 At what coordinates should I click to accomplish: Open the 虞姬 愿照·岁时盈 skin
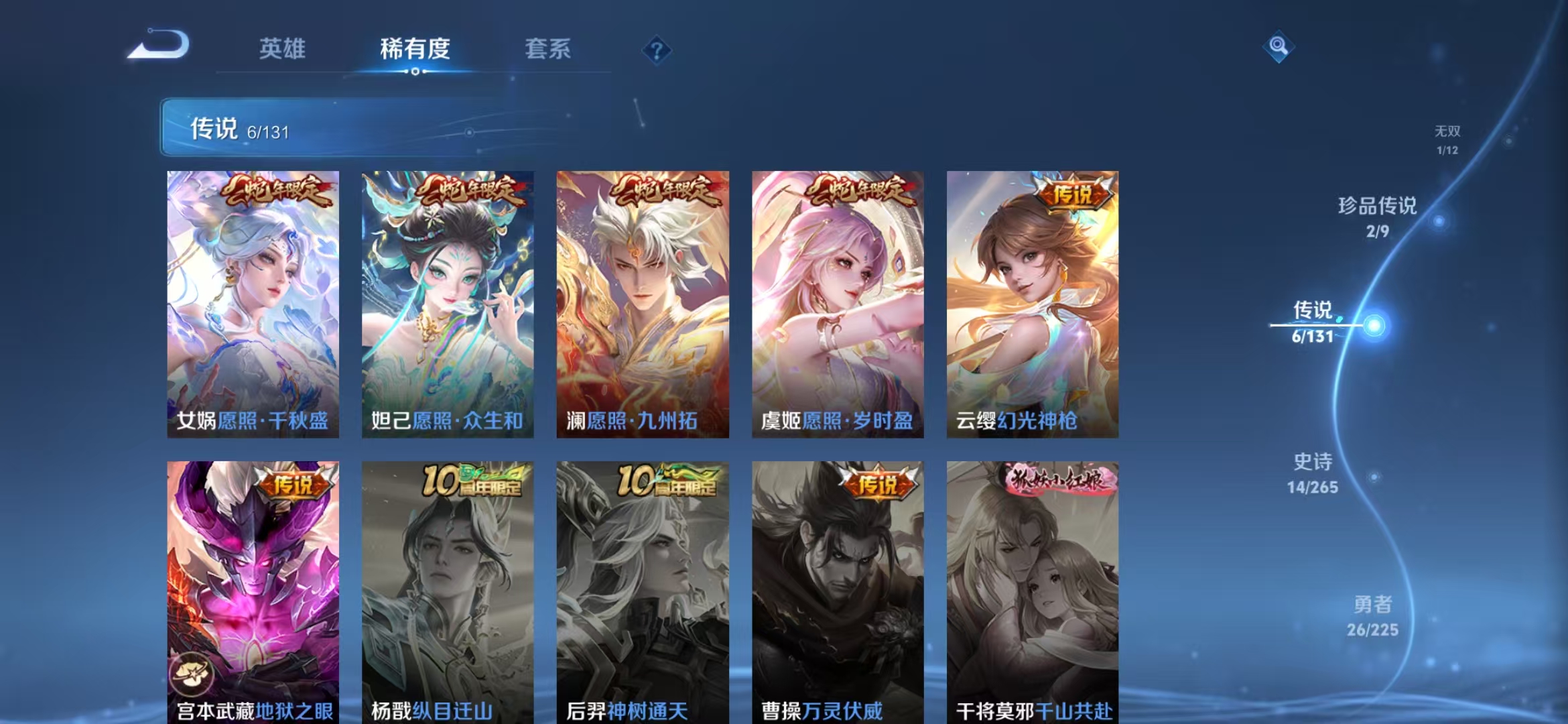pos(838,302)
